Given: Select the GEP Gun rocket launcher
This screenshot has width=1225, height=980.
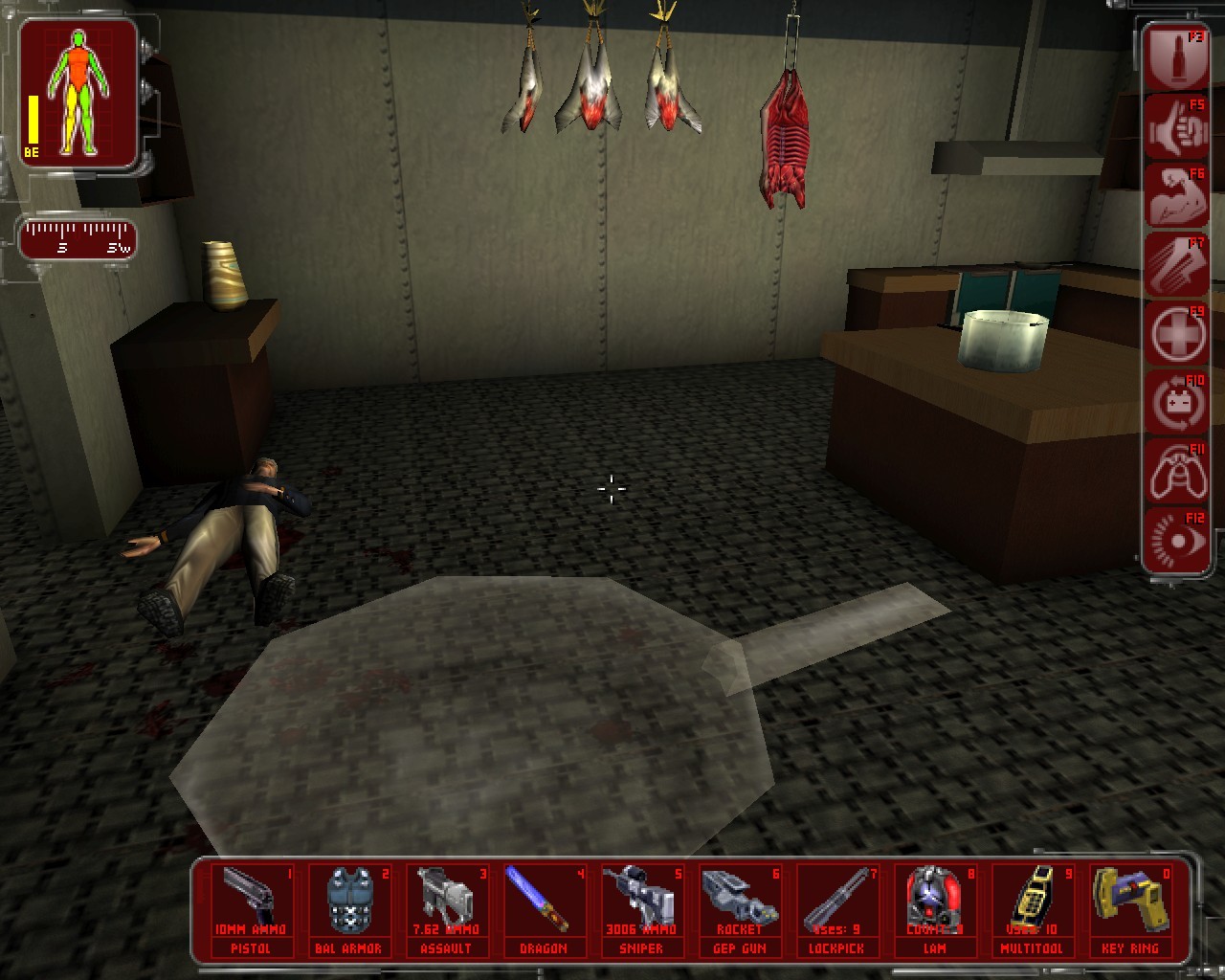Looking at the screenshot, I should tap(740, 910).
